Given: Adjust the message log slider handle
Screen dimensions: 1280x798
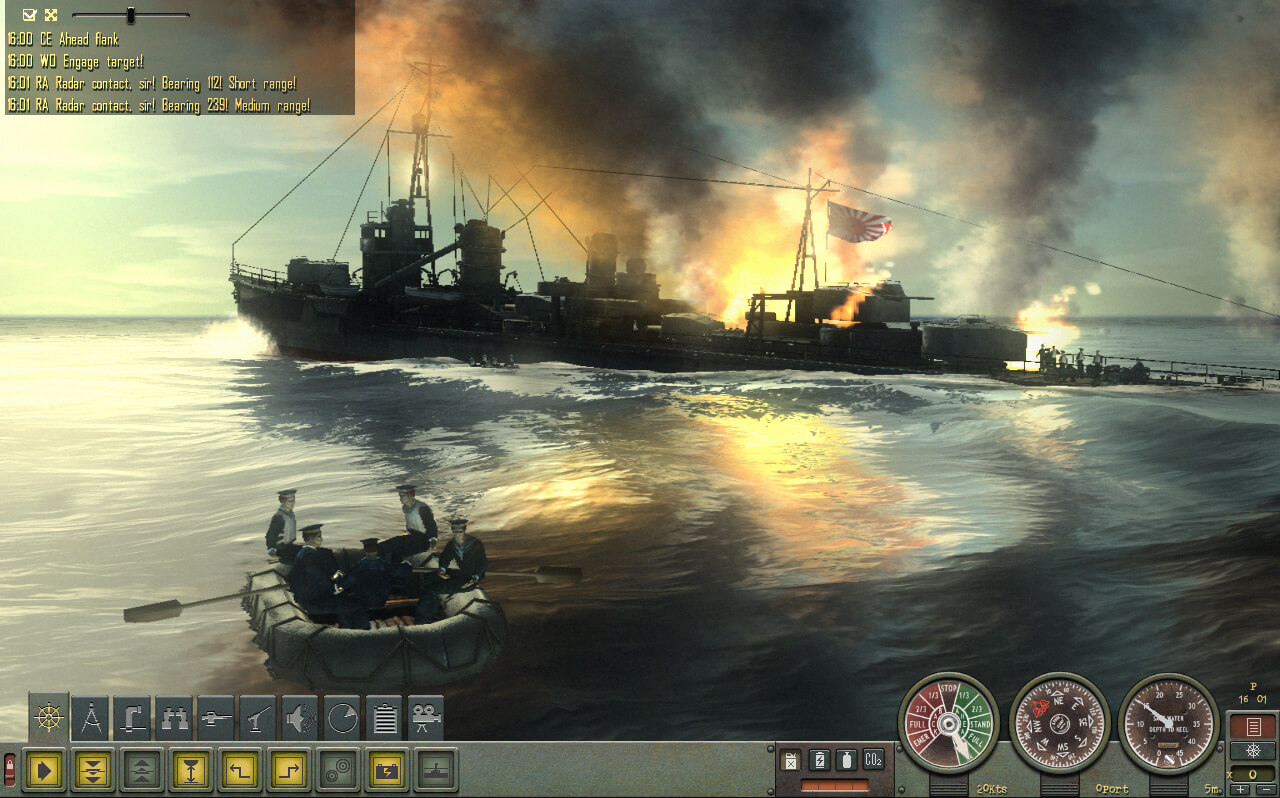Looking at the screenshot, I should tap(129, 16).
